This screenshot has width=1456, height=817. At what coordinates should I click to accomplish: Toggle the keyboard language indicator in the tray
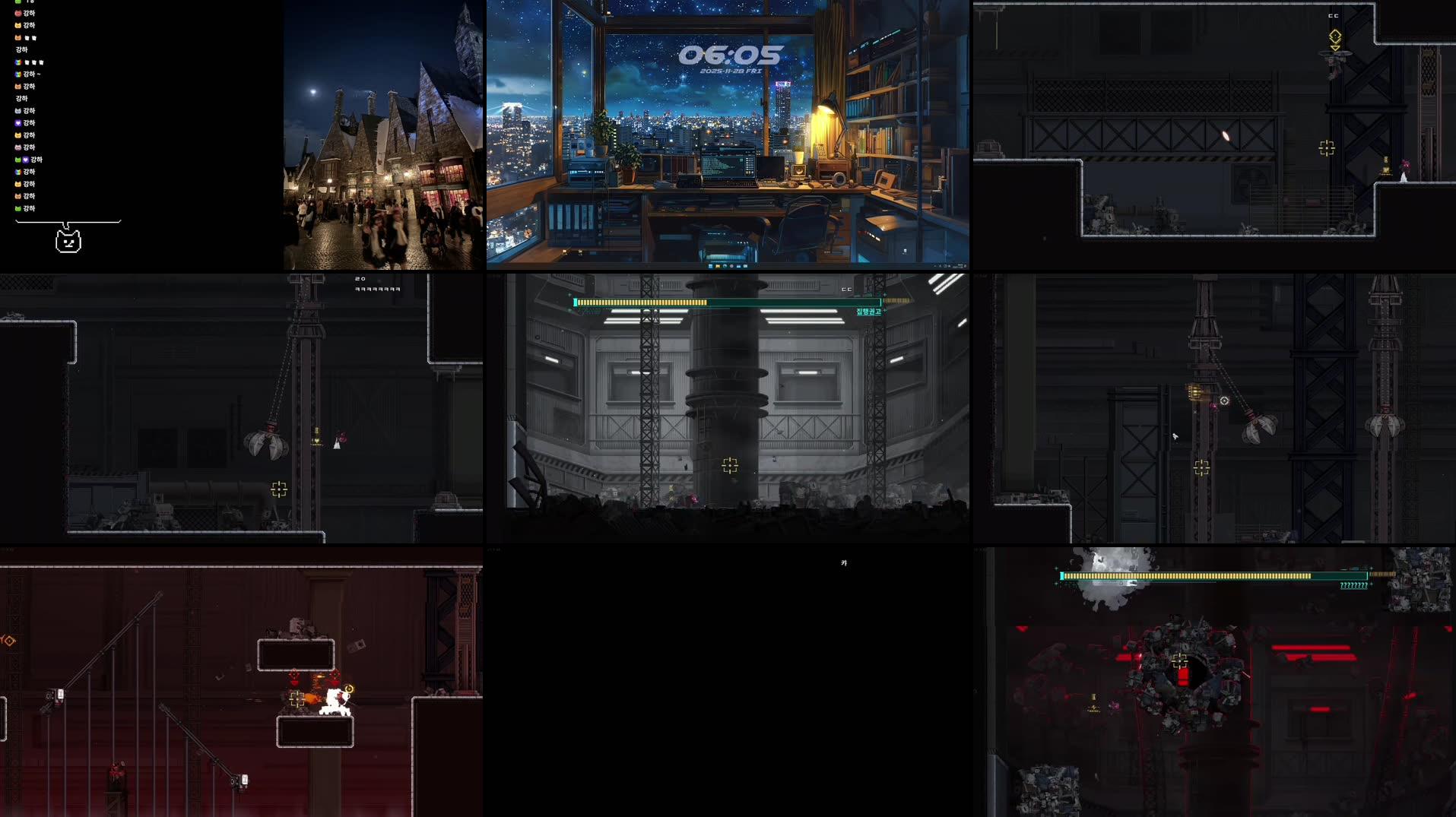tap(940, 268)
